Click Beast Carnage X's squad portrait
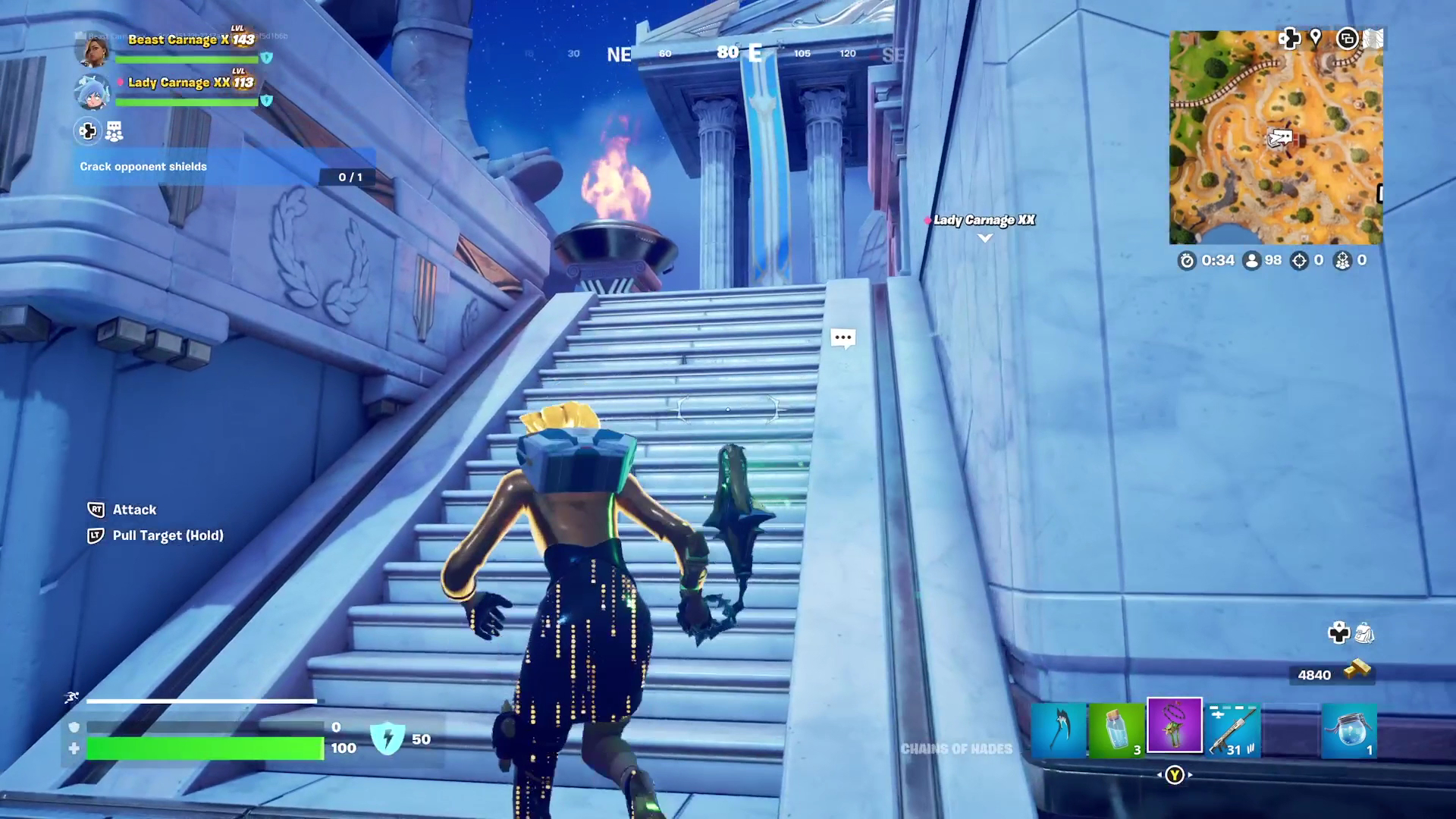Viewport: 1456px width, 819px height. pyautogui.click(x=93, y=49)
